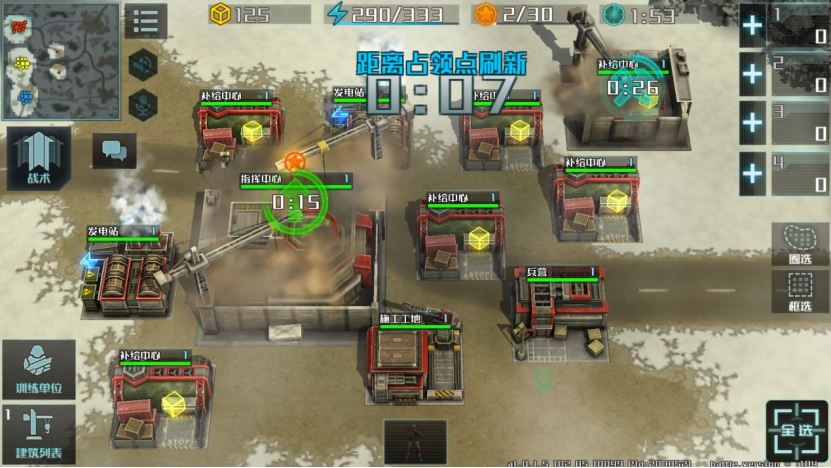
Task: Select all units with 全选
Action: [x=797, y=432]
